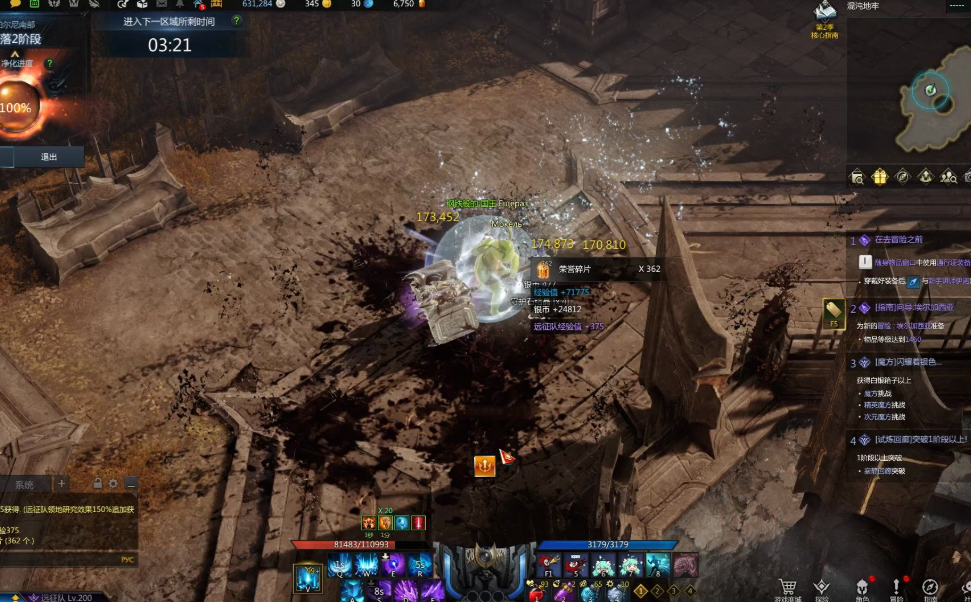Open the shopping cart store icon
The width and height of the screenshot is (971, 602).
[x=787, y=586]
